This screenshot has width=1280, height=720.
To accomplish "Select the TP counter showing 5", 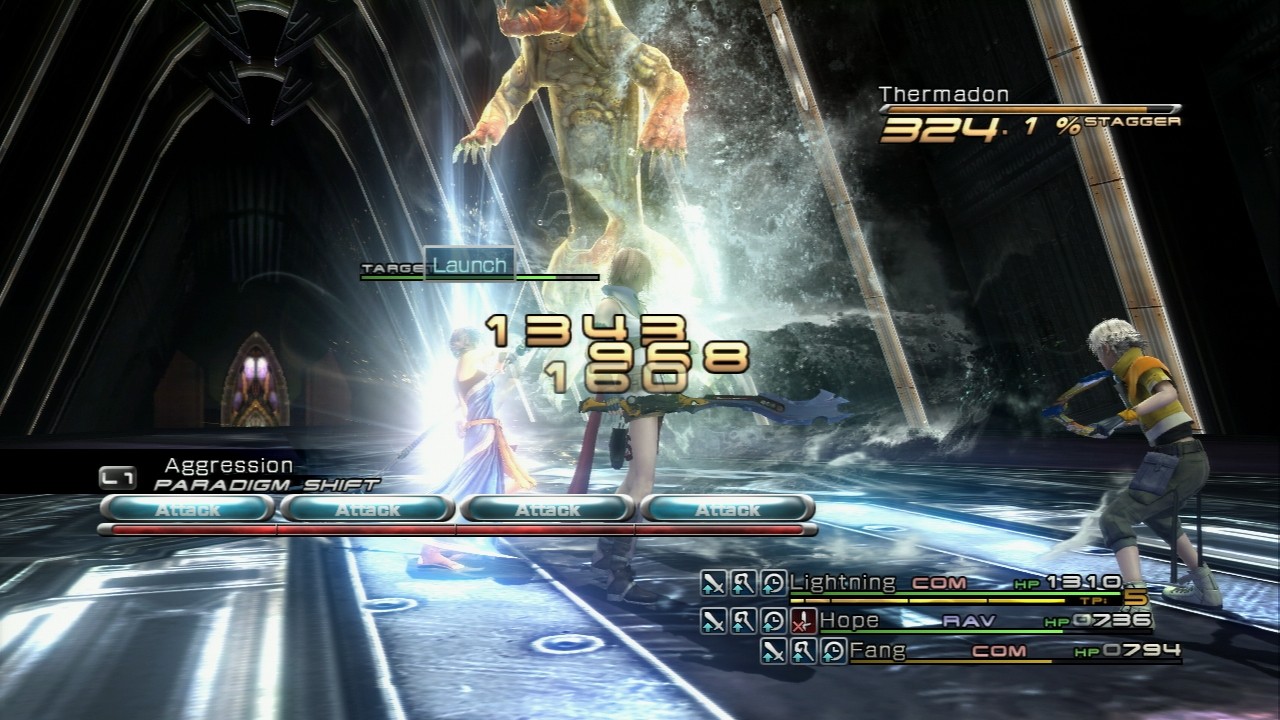I will (x=1137, y=596).
